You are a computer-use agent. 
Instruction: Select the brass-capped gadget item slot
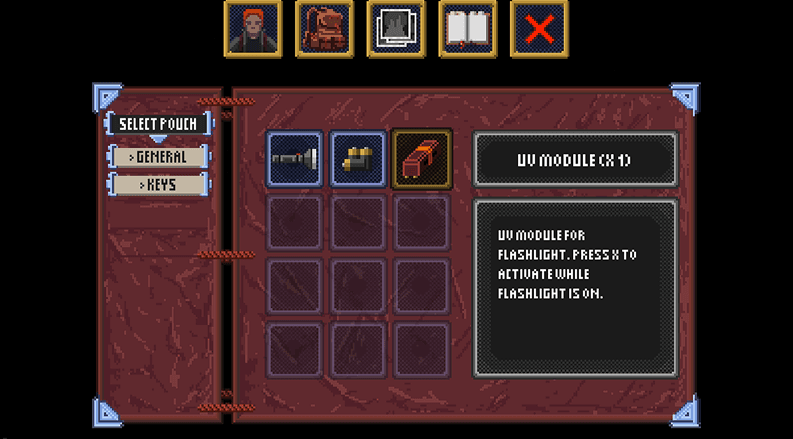(358, 159)
